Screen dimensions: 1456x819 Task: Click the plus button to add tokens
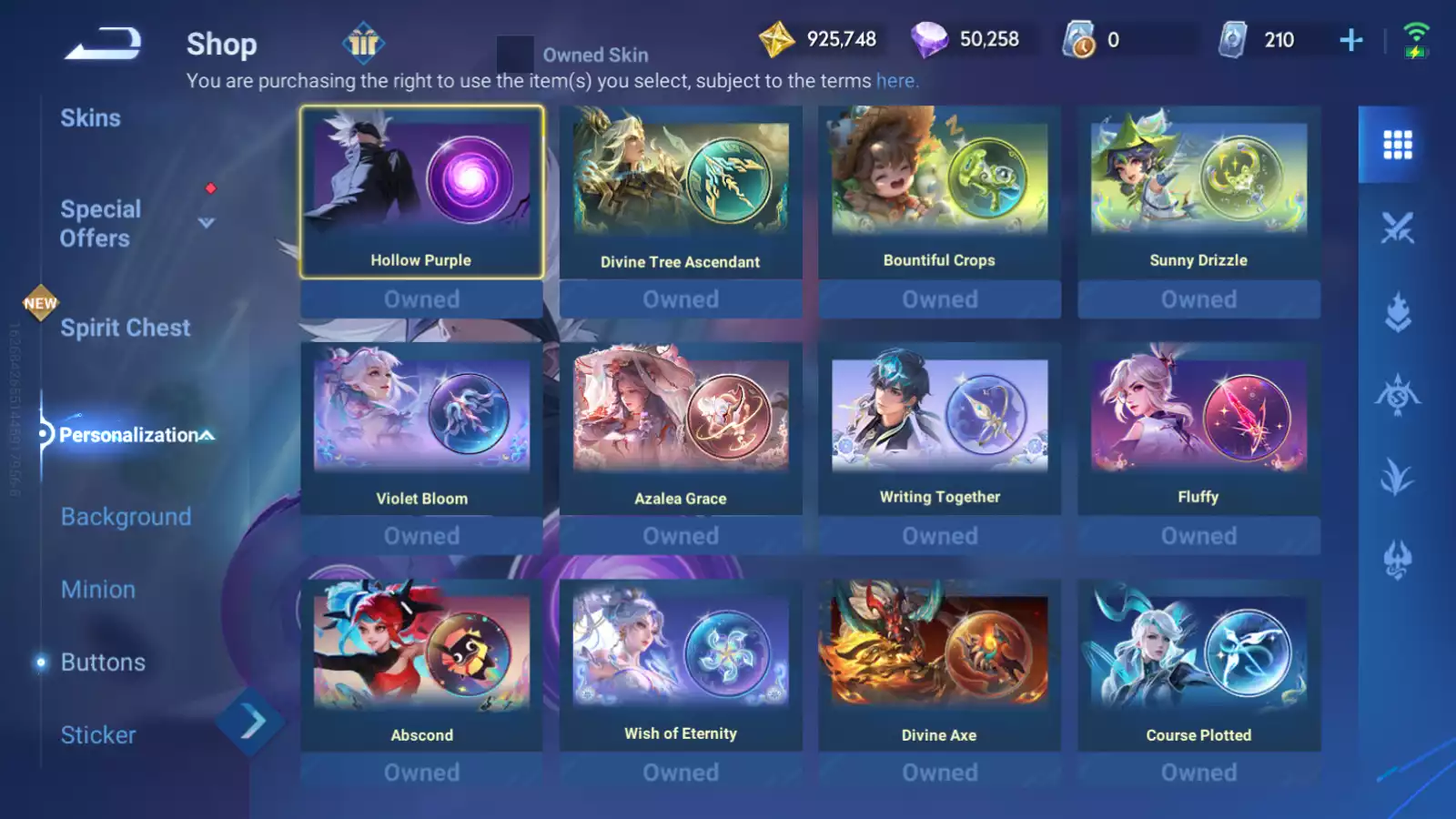tap(1350, 39)
